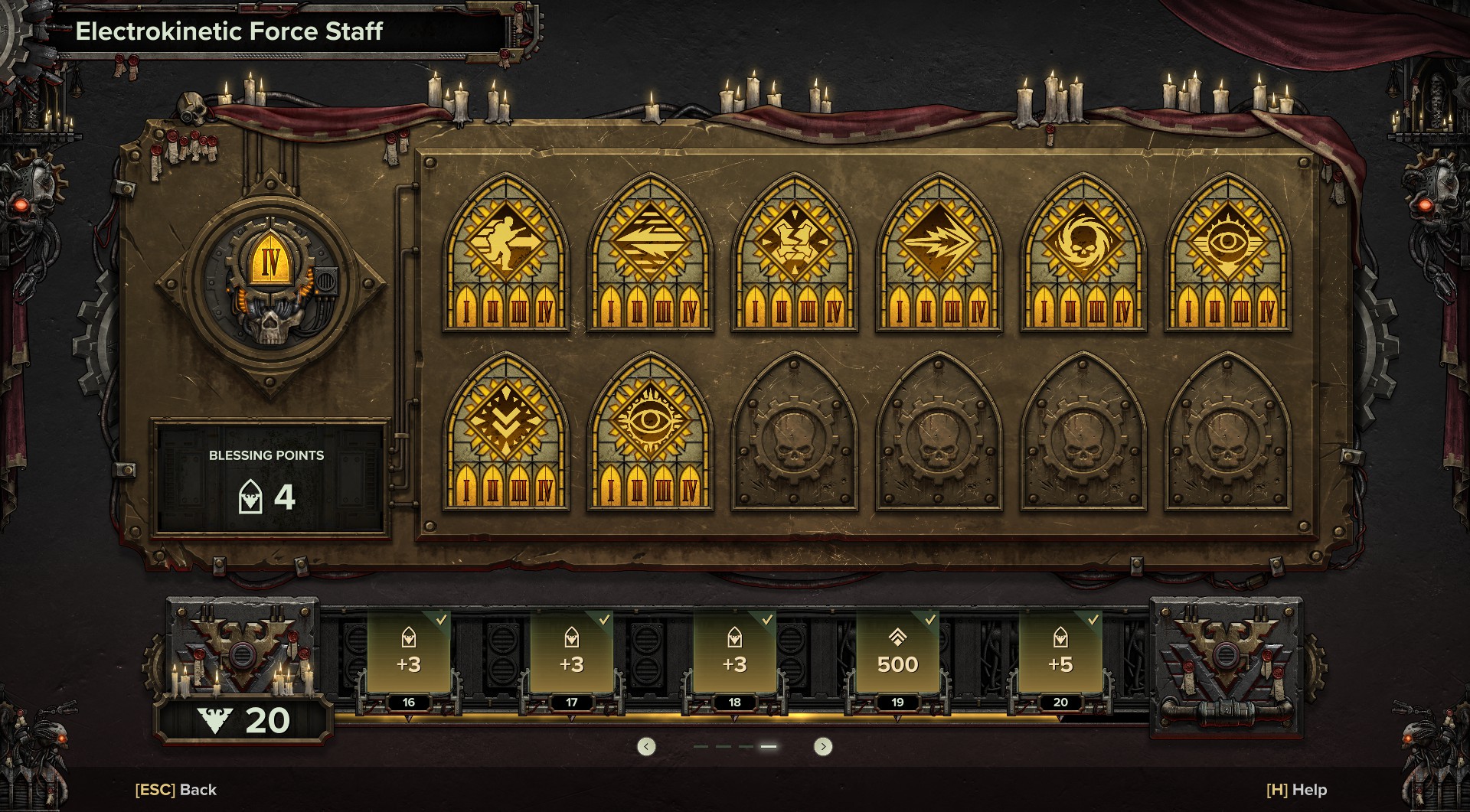
Task: Go to previous rewards page arrow
Action: 646,746
